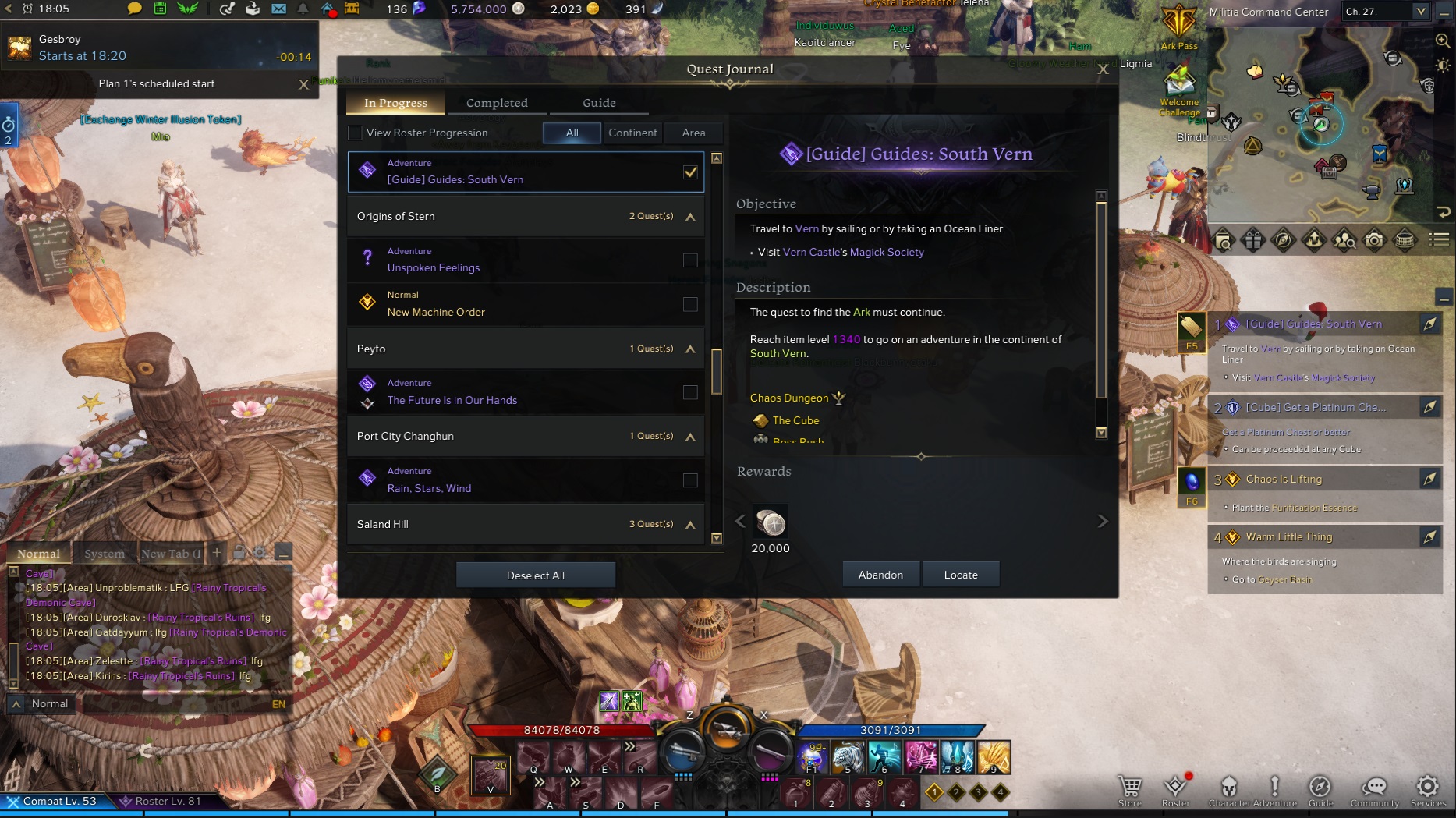Click the Locate button for the quest

[961, 574]
